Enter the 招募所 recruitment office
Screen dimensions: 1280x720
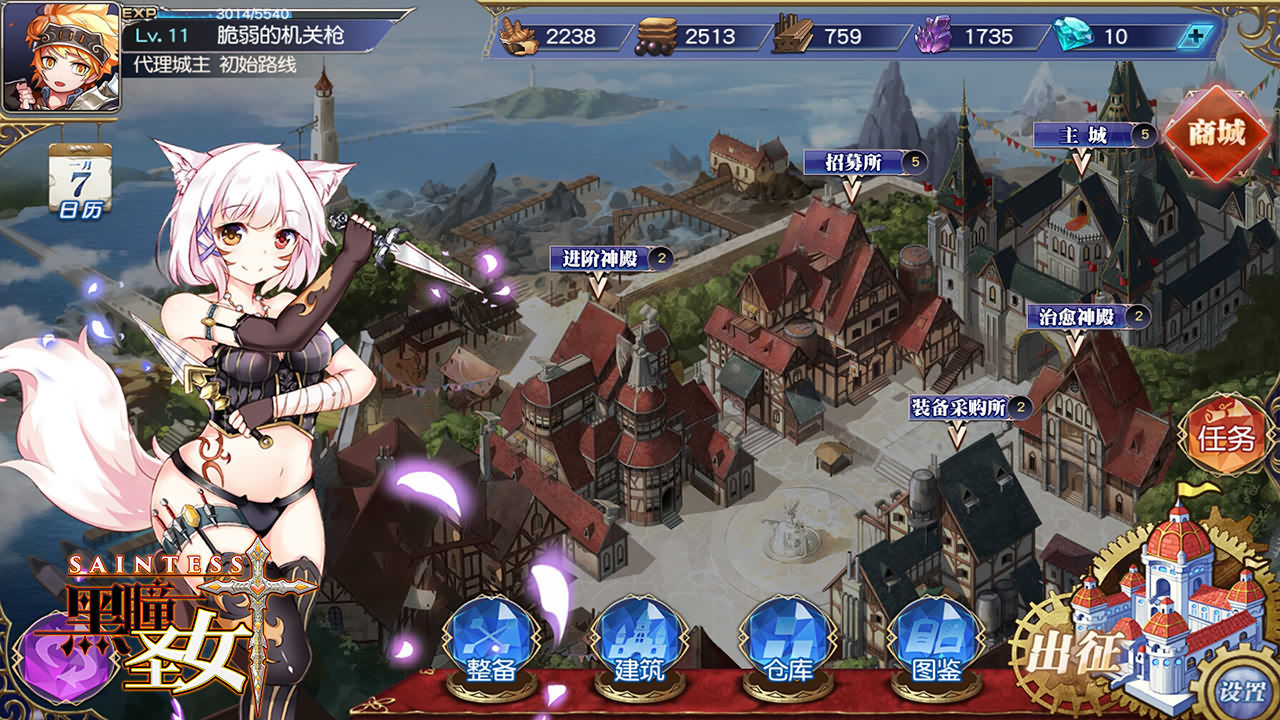tap(853, 162)
